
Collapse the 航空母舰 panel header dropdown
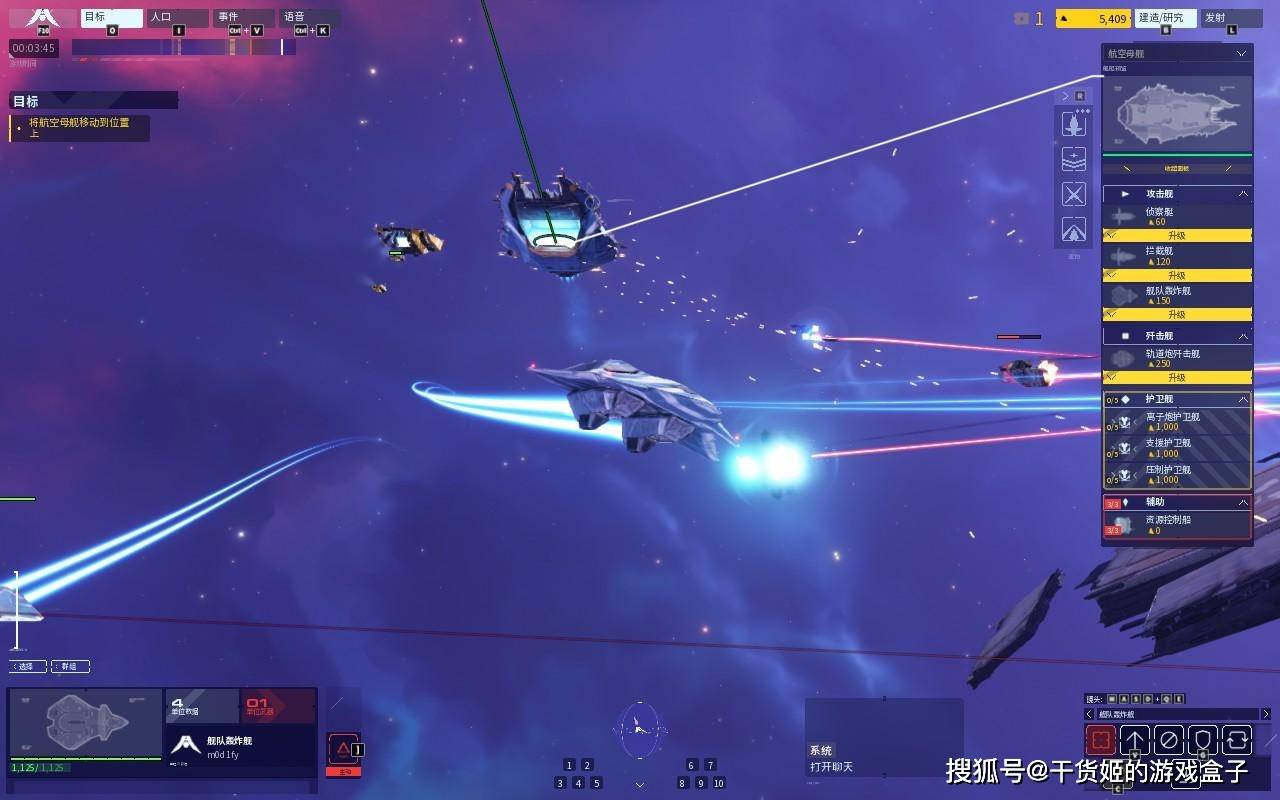tap(1241, 53)
